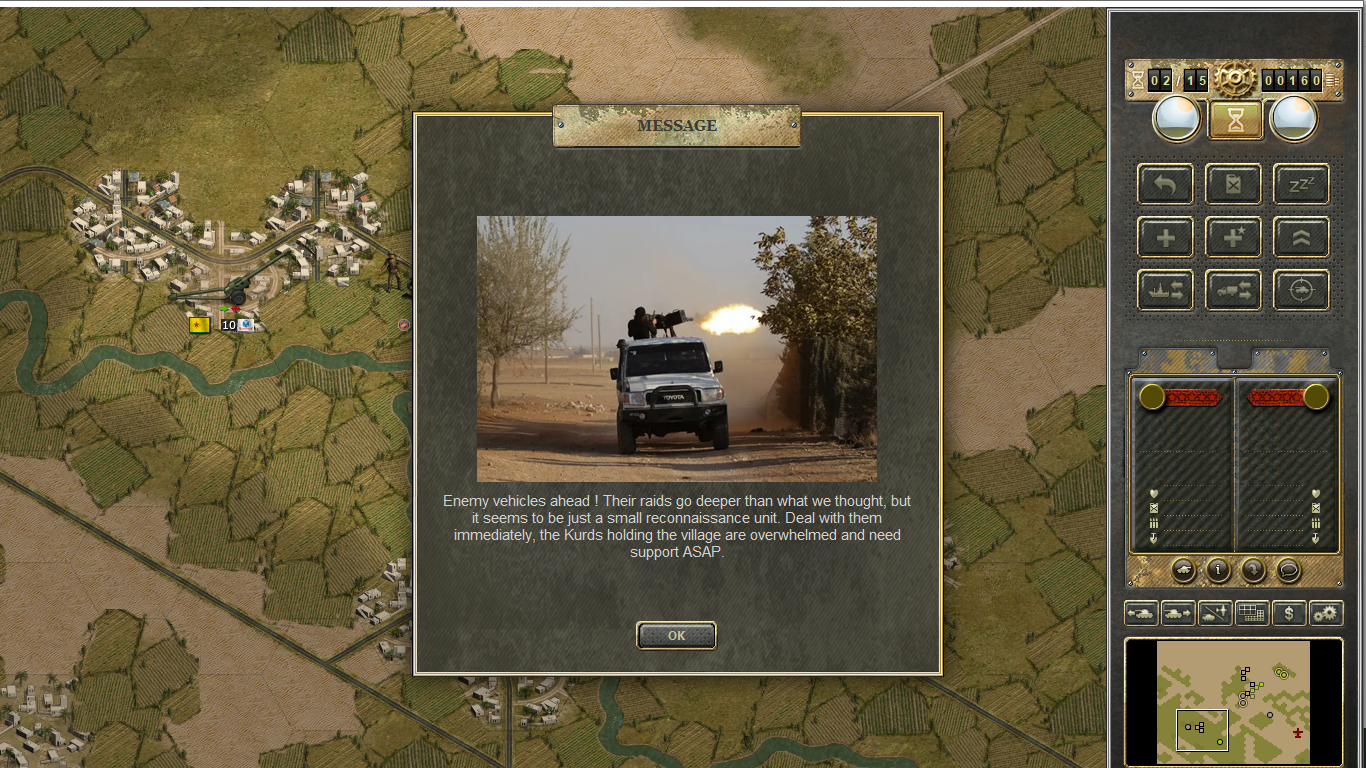Select the previous unit tank arrow button
1366x768 pixels.
(1141, 613)
